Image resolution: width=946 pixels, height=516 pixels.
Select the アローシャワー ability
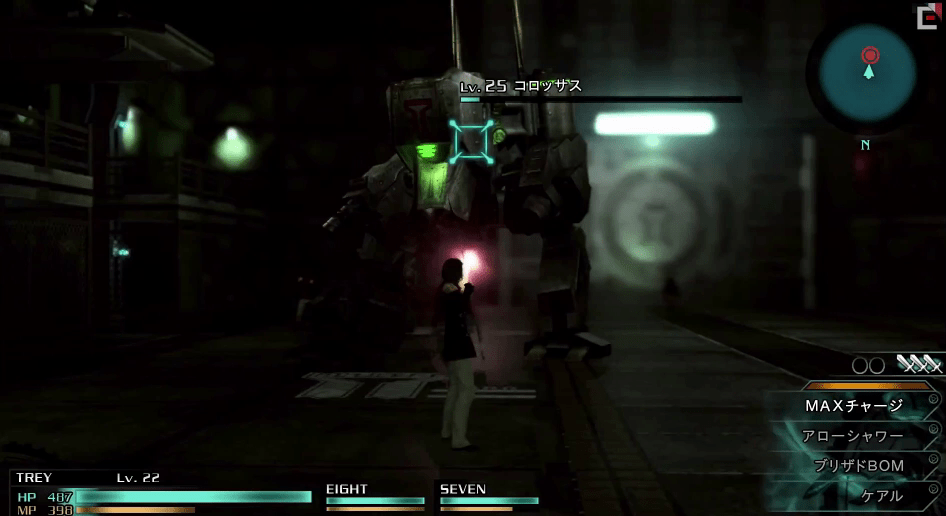852,436
